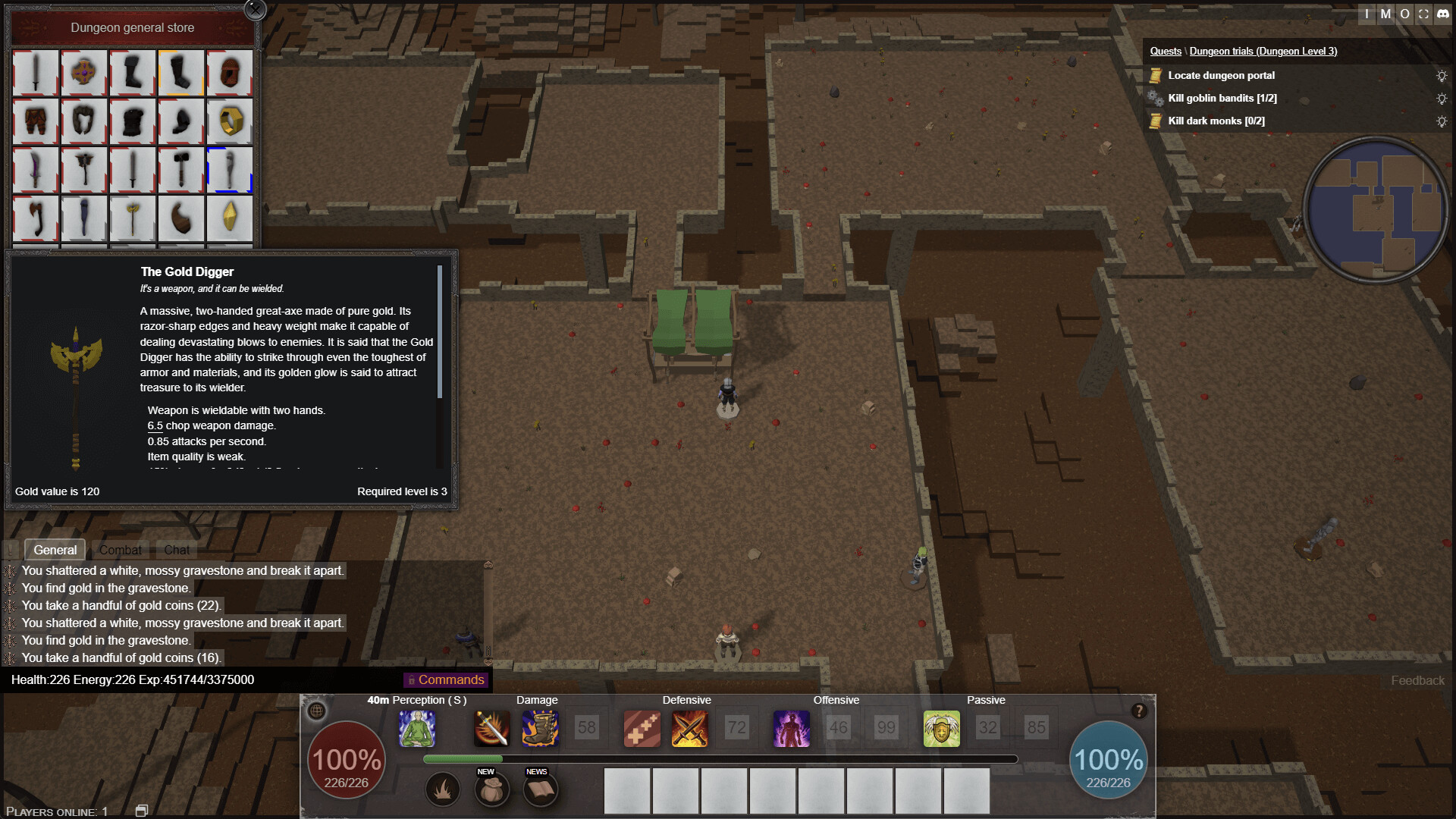Open the inventory with the I icon
1456x819 pixels.
click(1365, 14)
